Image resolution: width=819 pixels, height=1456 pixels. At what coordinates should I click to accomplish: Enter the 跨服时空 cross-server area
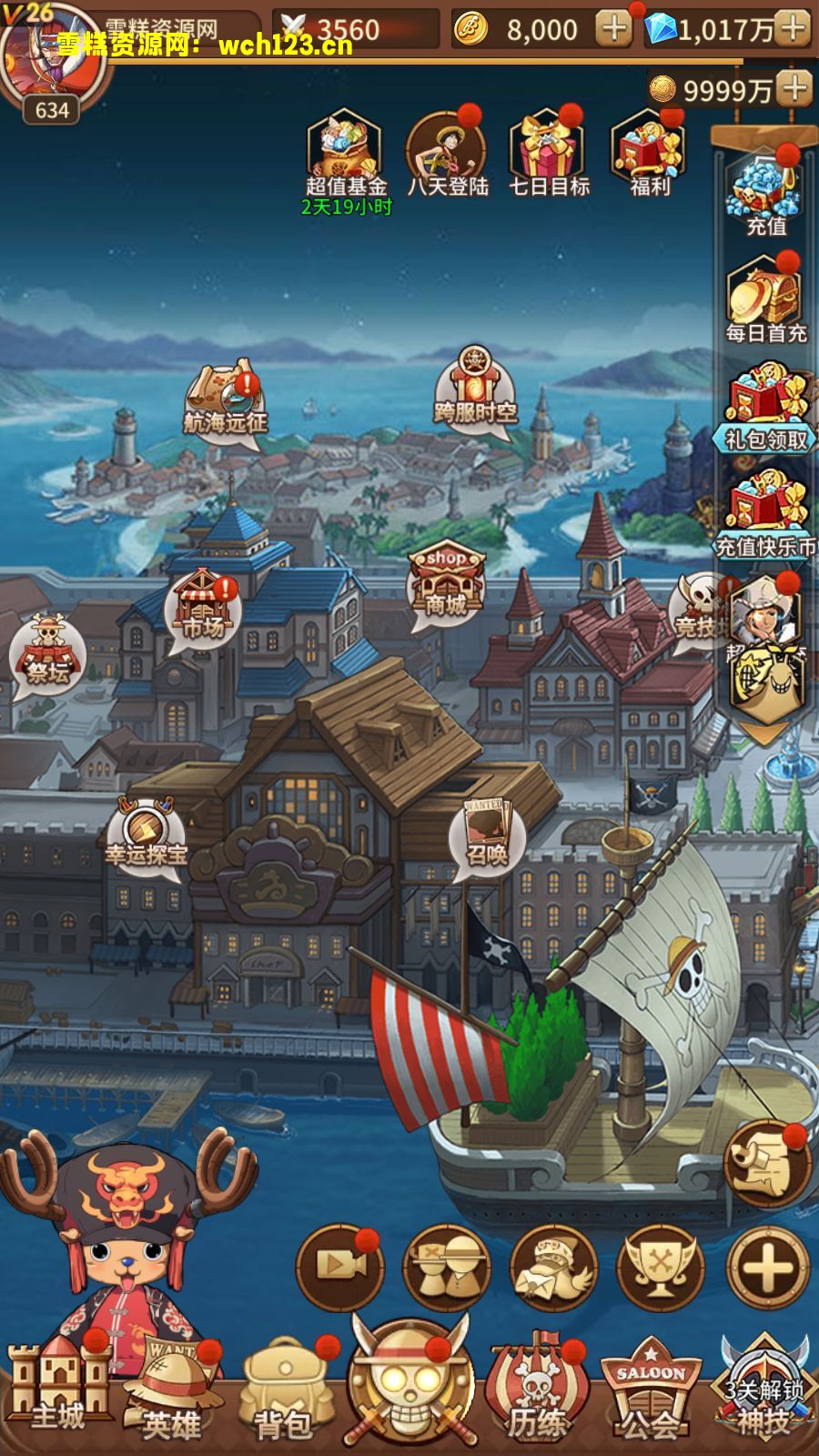pos(474,388)
